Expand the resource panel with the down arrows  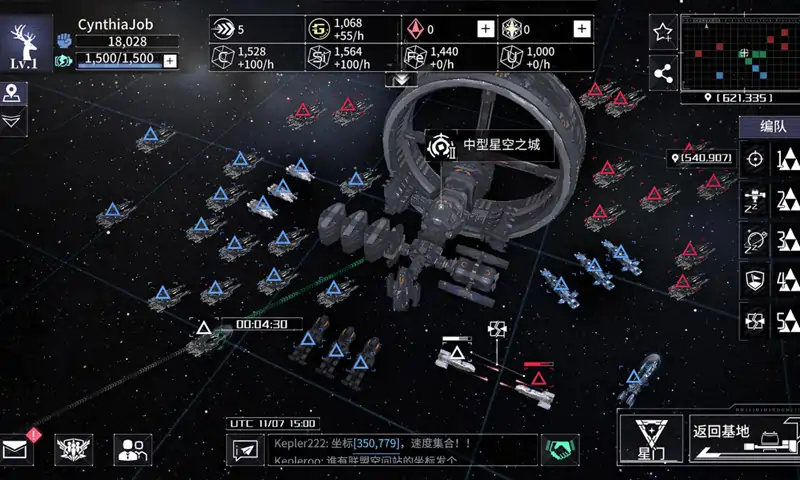click(x=402, y=79)
